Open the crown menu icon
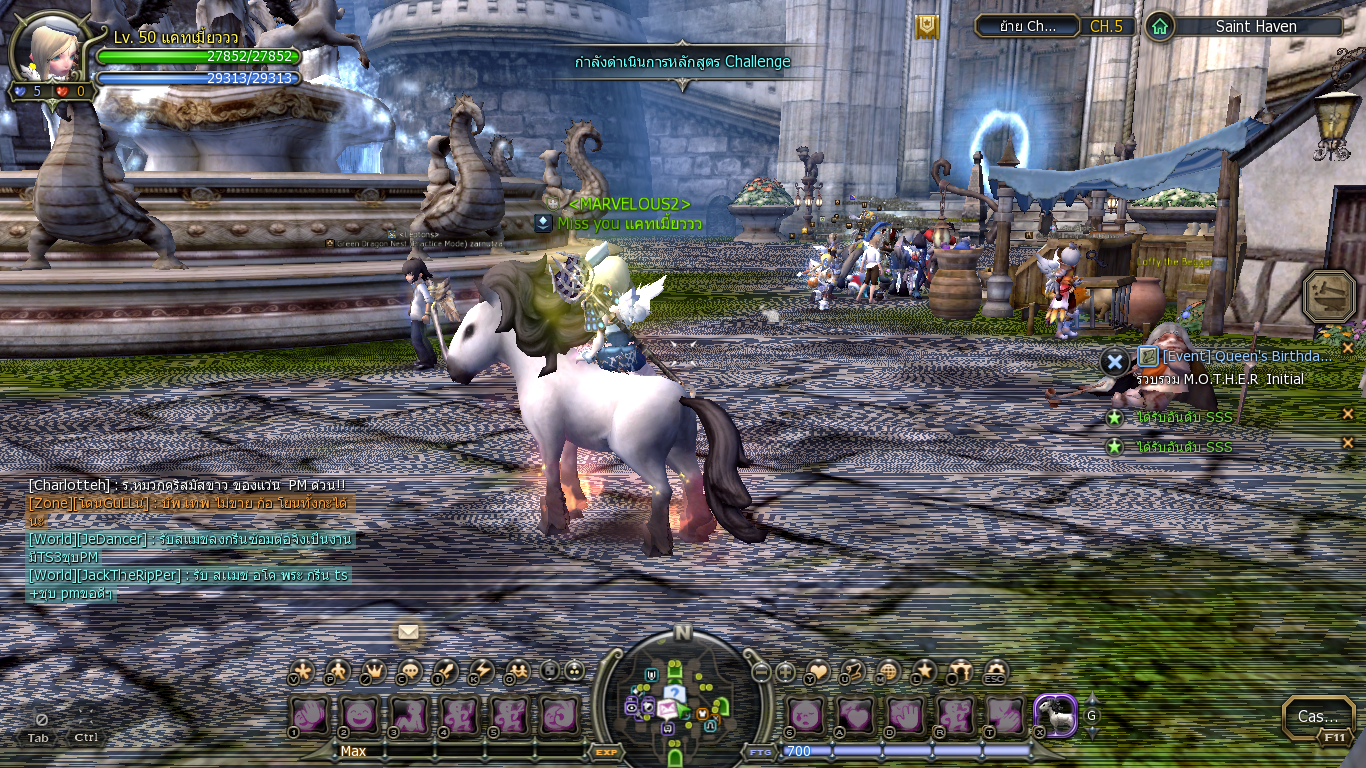 [374, 671]
